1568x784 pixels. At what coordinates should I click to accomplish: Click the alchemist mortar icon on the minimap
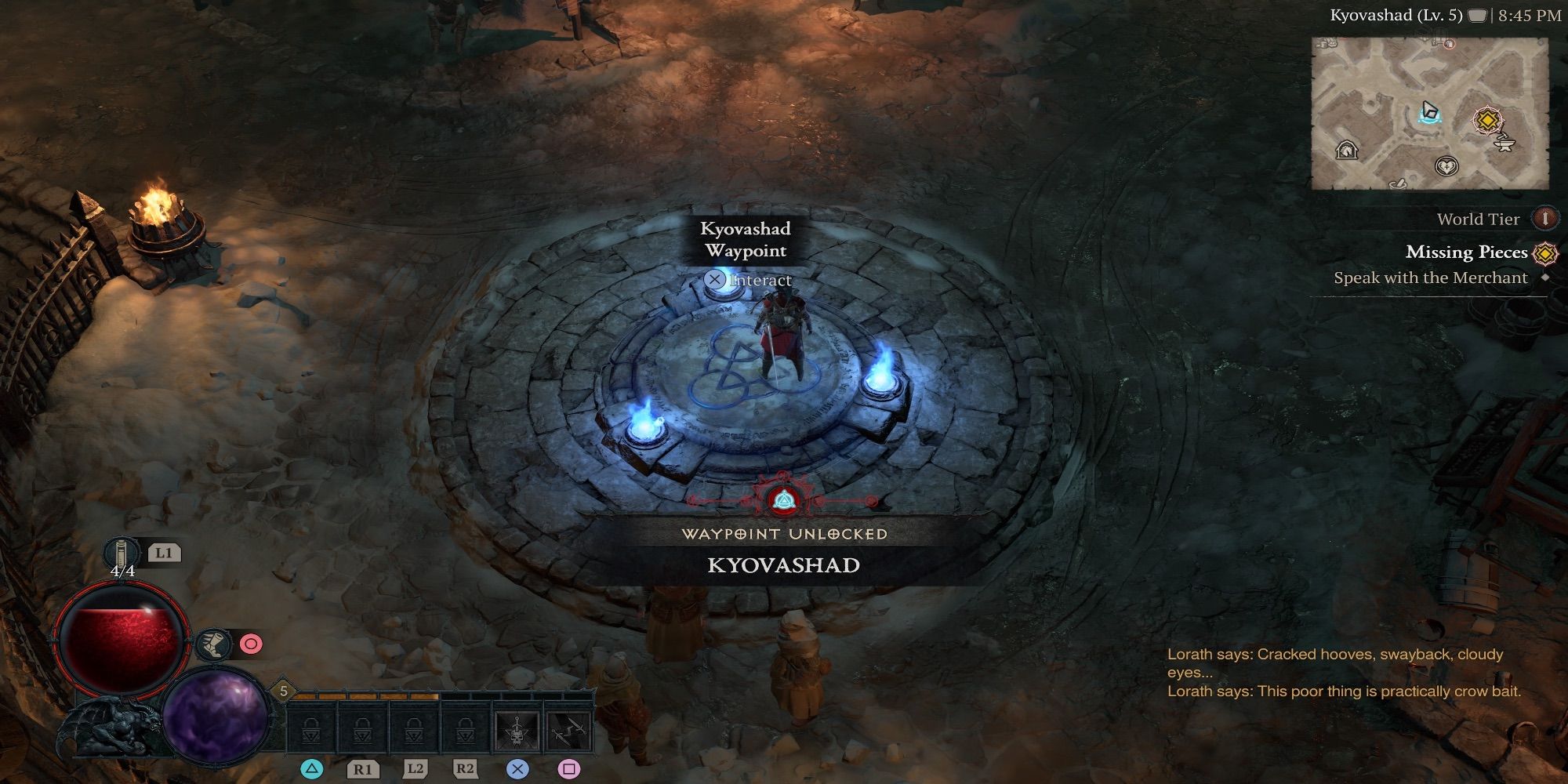[1397, 184]
